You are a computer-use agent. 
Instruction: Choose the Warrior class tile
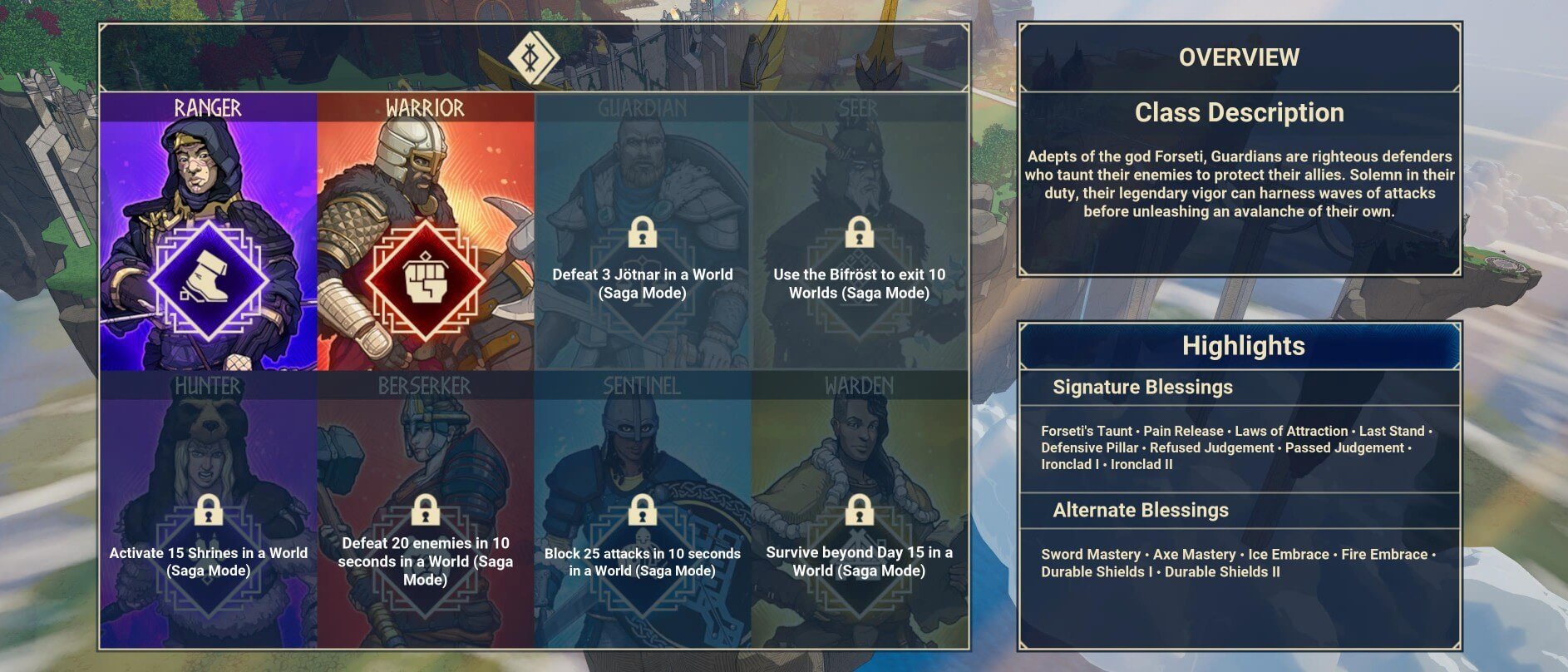(425, 233)
